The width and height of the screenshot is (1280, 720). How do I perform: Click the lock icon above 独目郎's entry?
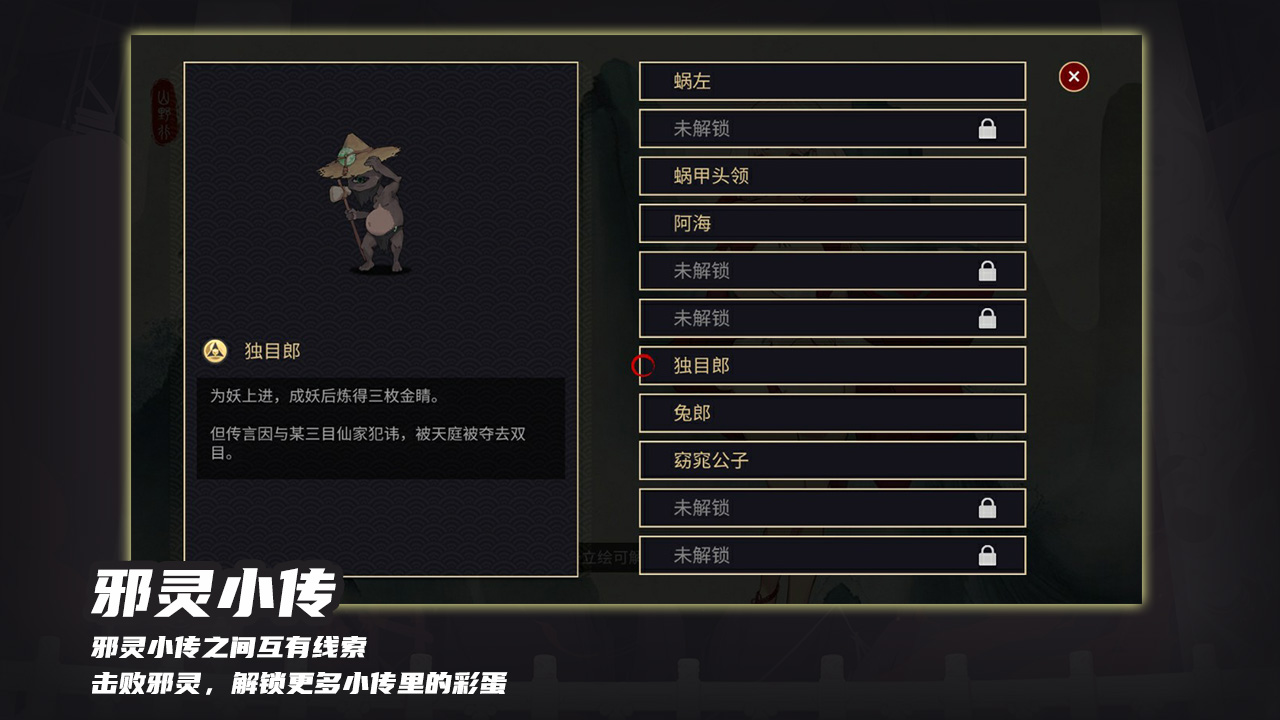989,318
